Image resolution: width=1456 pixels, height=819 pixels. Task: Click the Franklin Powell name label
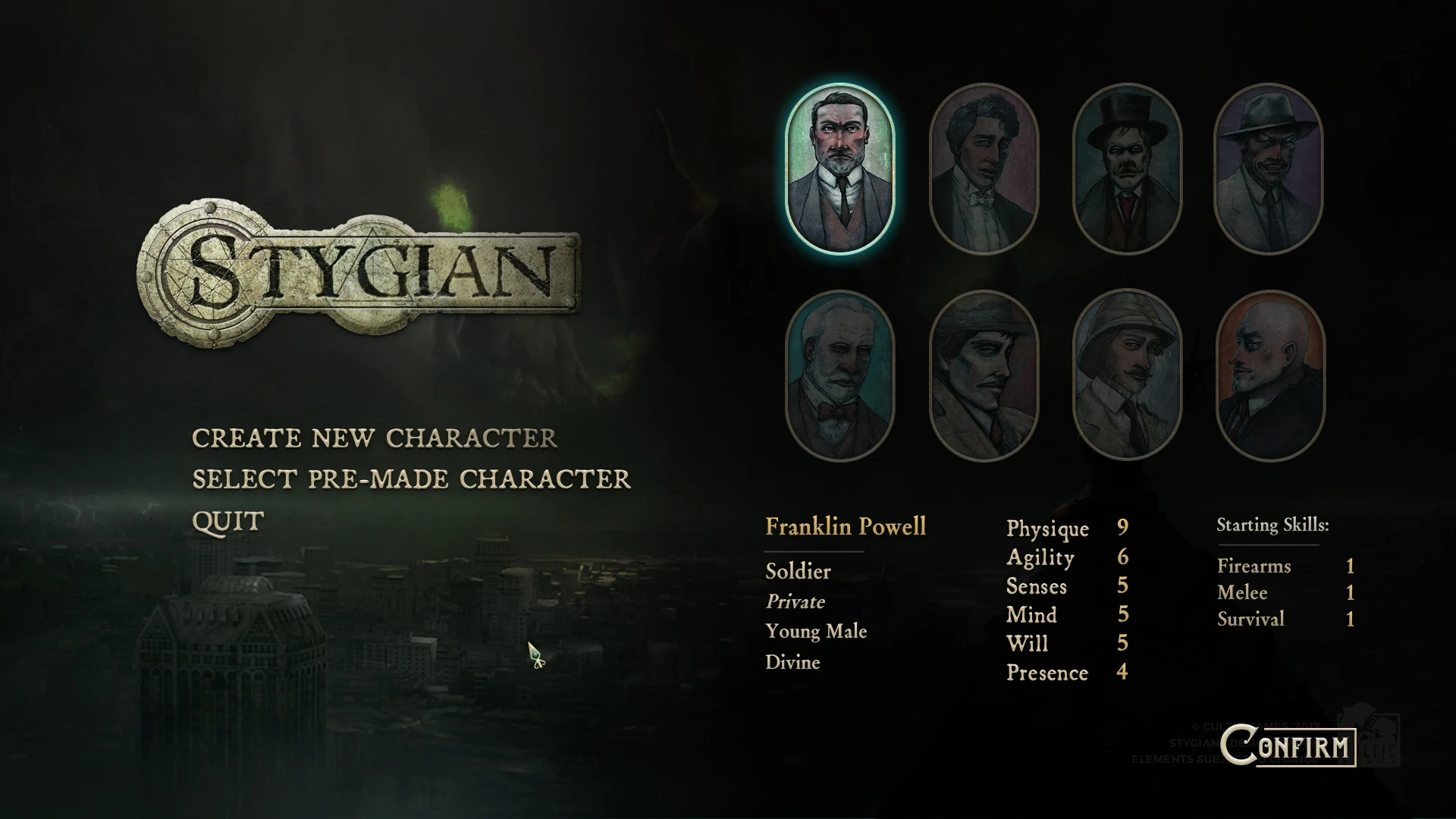click(x=846, y=527)
